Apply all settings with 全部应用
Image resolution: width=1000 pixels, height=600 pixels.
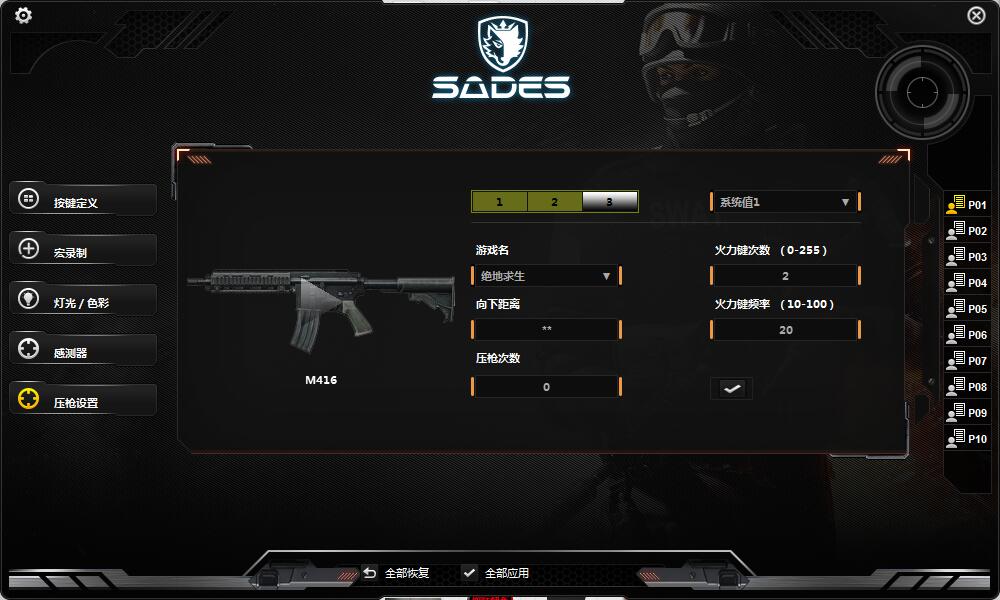point(496,573)
